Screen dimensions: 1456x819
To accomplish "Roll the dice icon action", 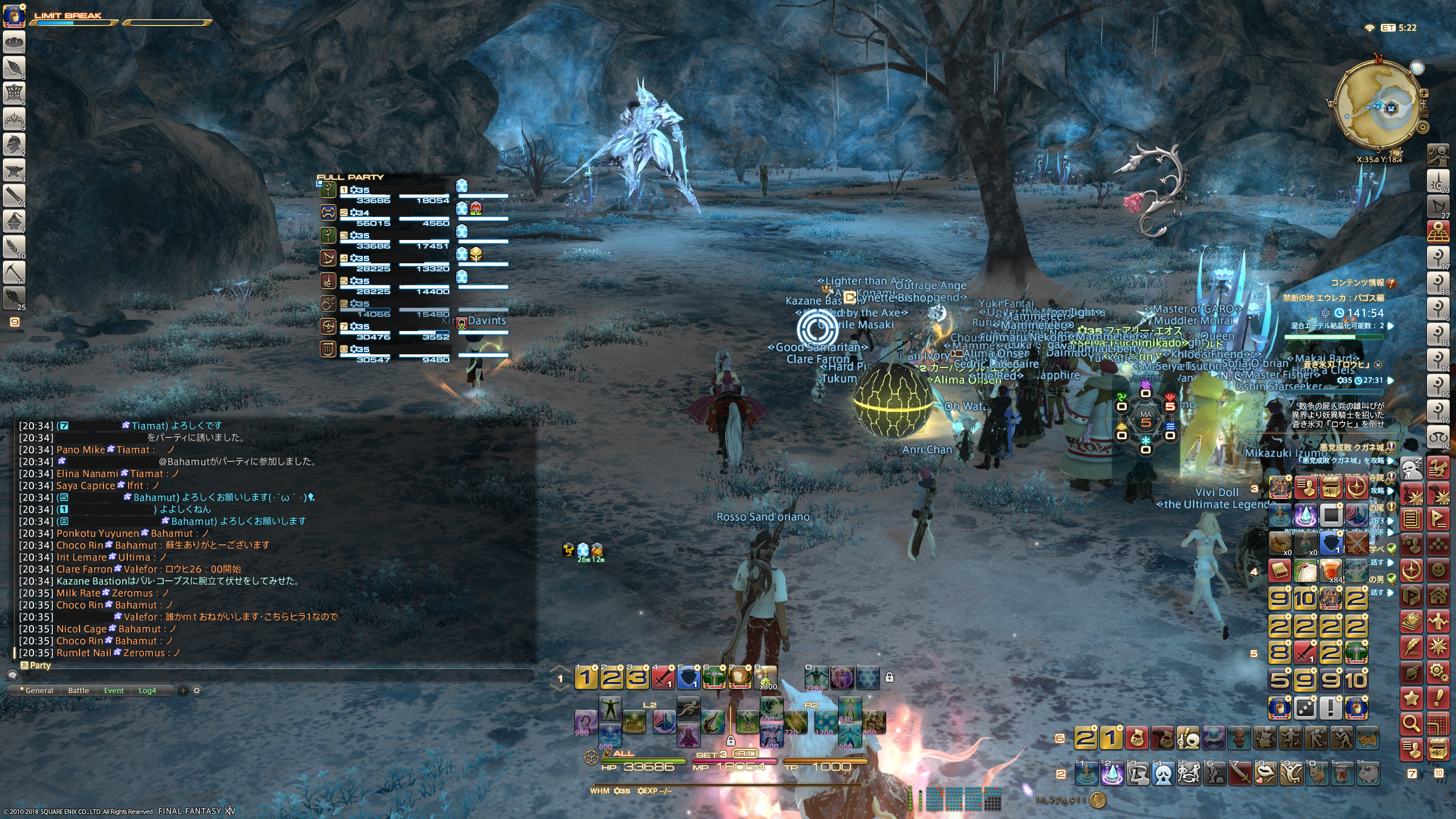I will tap(1305, 708).
